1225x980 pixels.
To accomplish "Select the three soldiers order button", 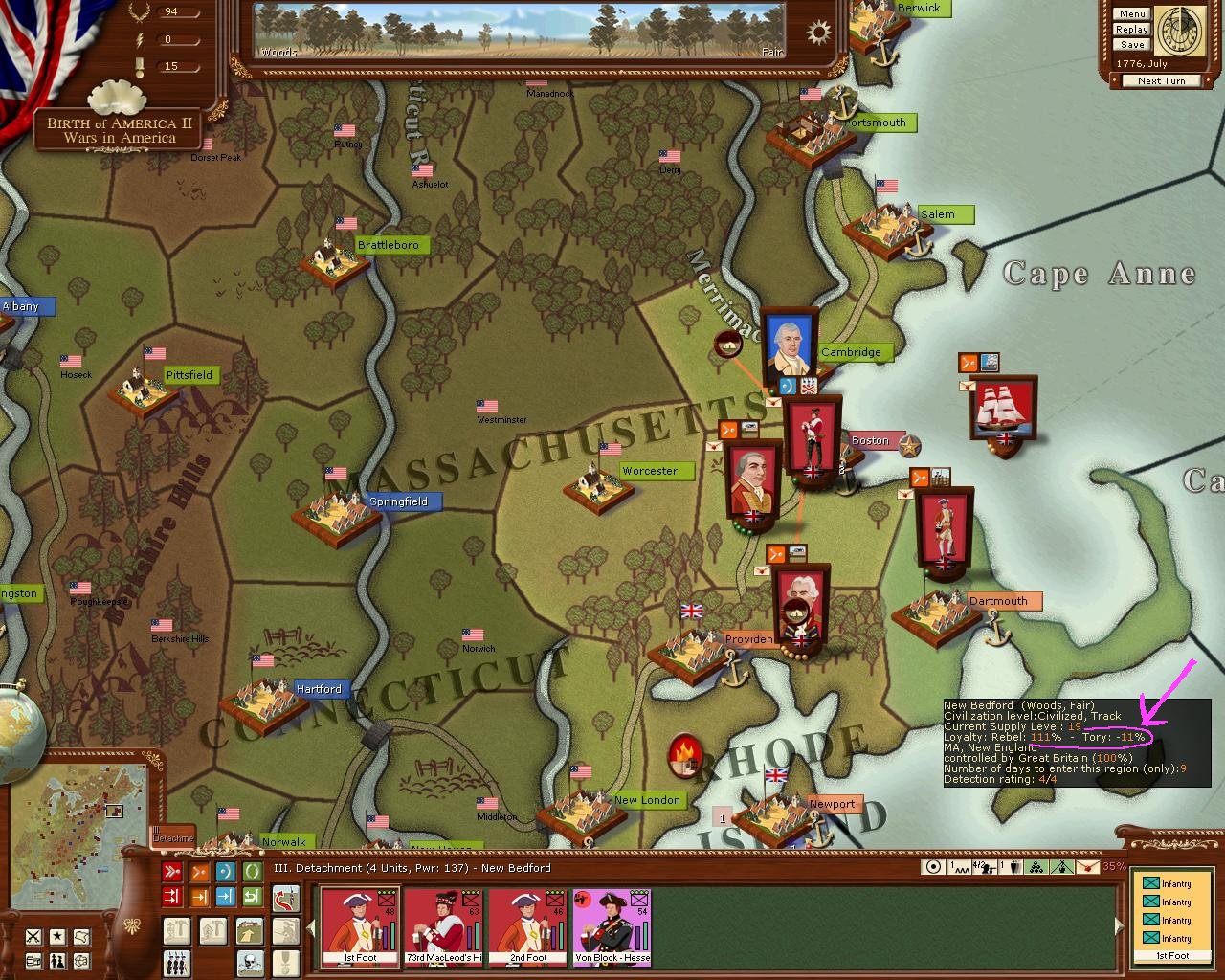I will 176,962.
